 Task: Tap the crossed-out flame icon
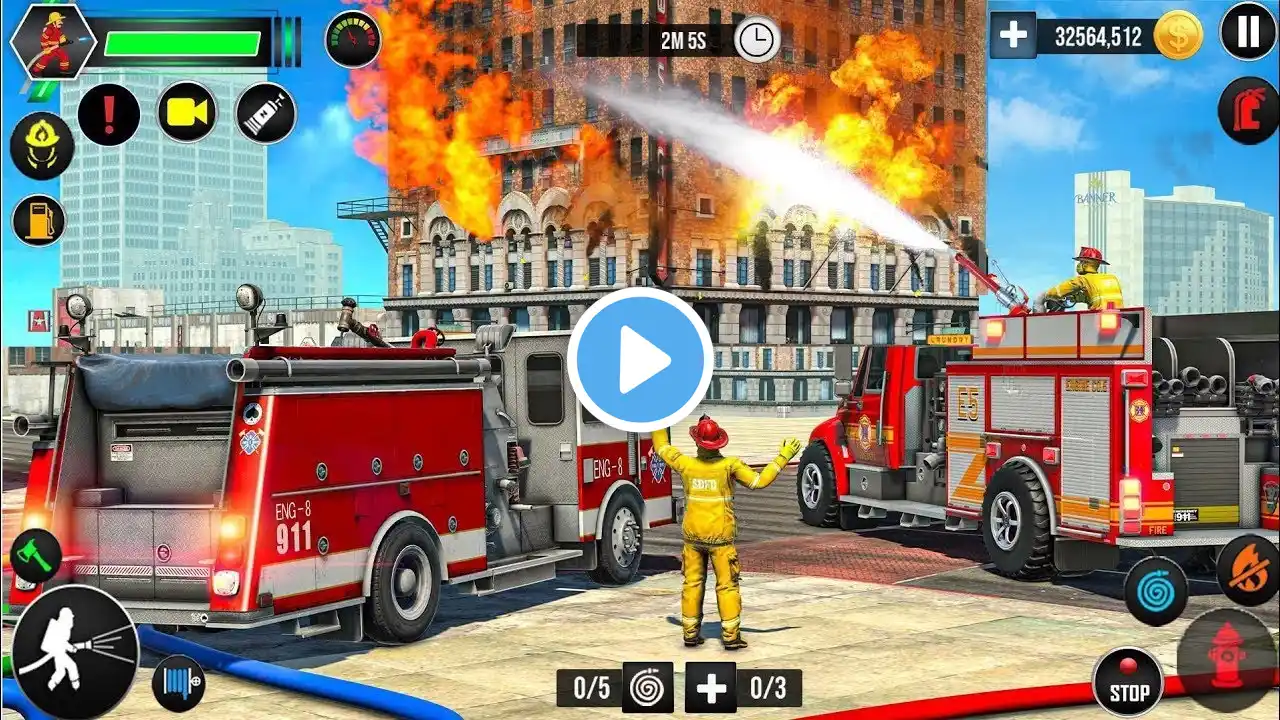pyautogui.click(x=1247, y=569)
